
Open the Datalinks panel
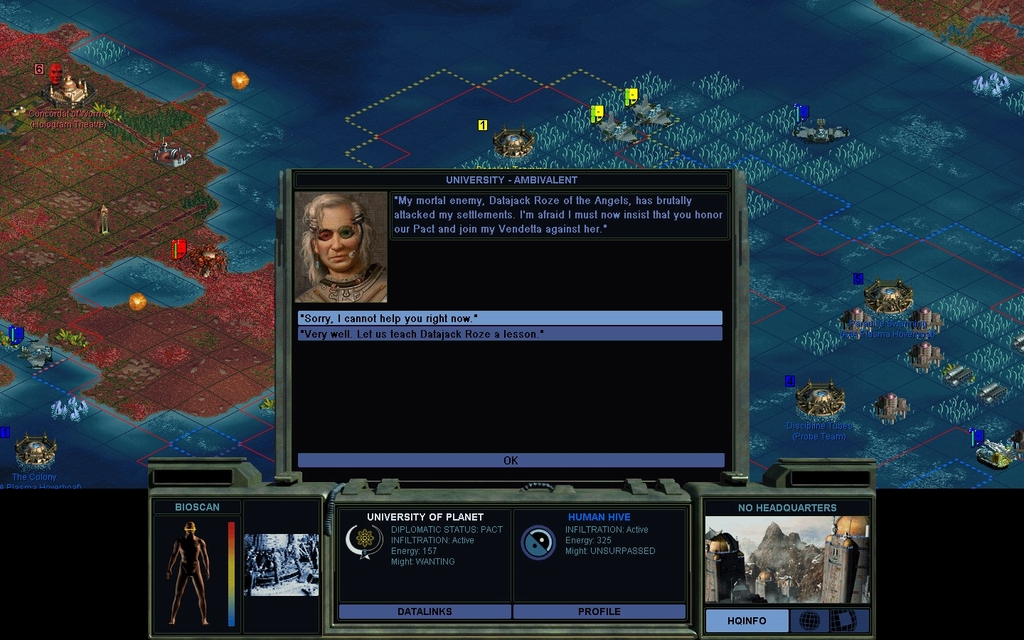coord(425,611)
